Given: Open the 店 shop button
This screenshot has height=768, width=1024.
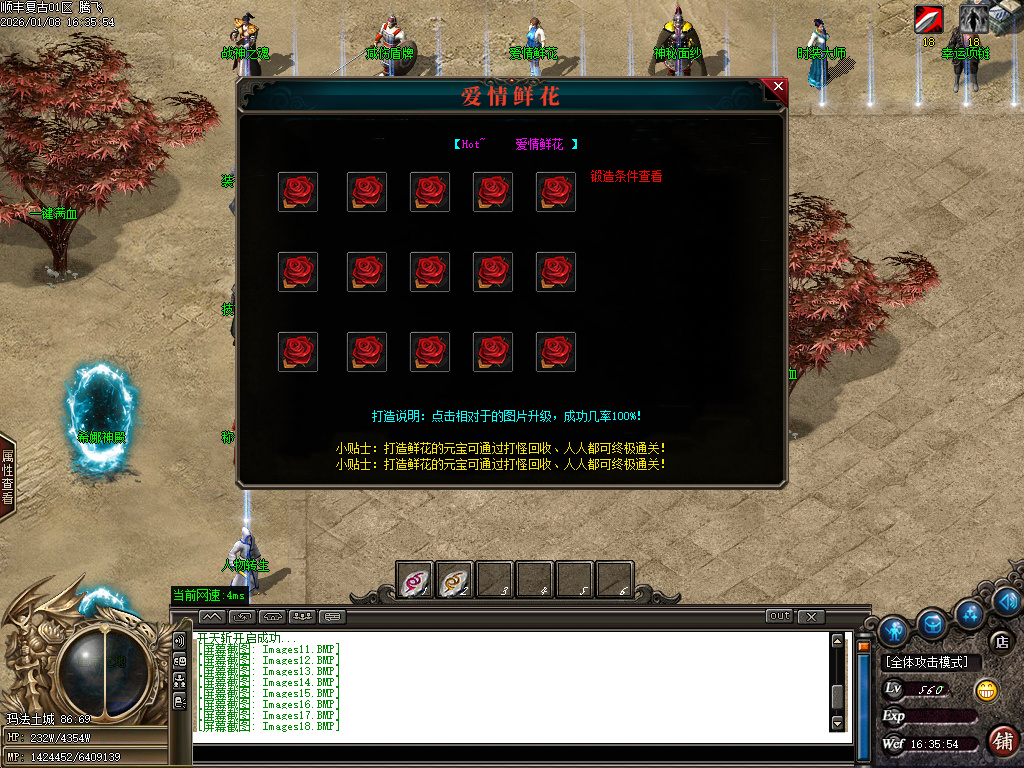Looking at the screenshot, I should 1001,641.
